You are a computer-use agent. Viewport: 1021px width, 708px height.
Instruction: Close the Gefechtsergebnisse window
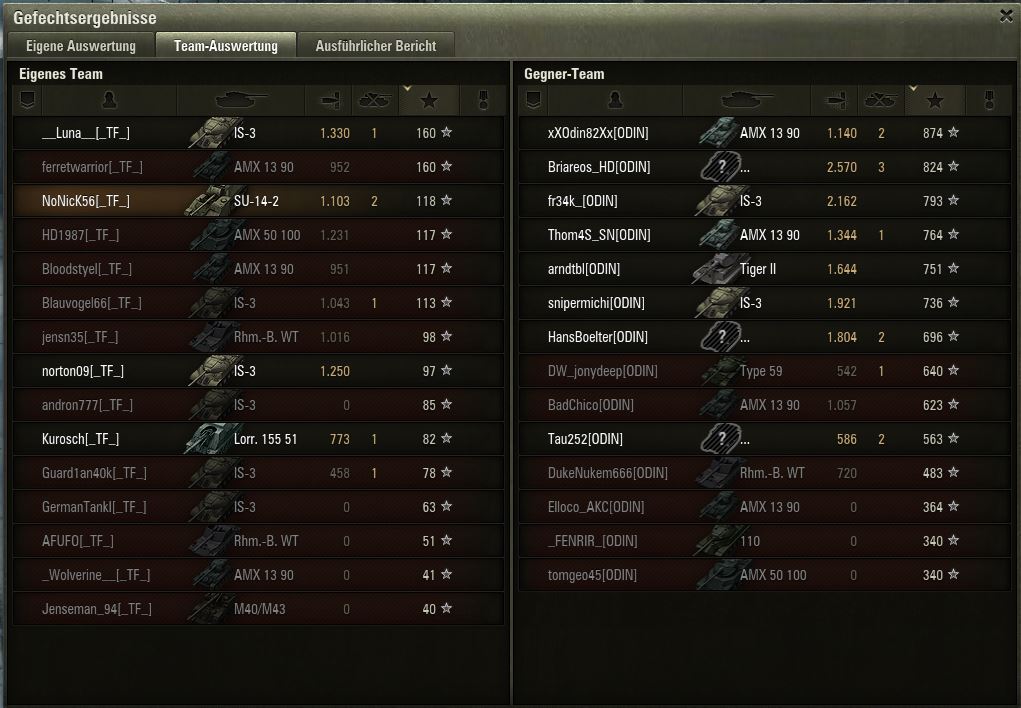(x=1006, y=16)
